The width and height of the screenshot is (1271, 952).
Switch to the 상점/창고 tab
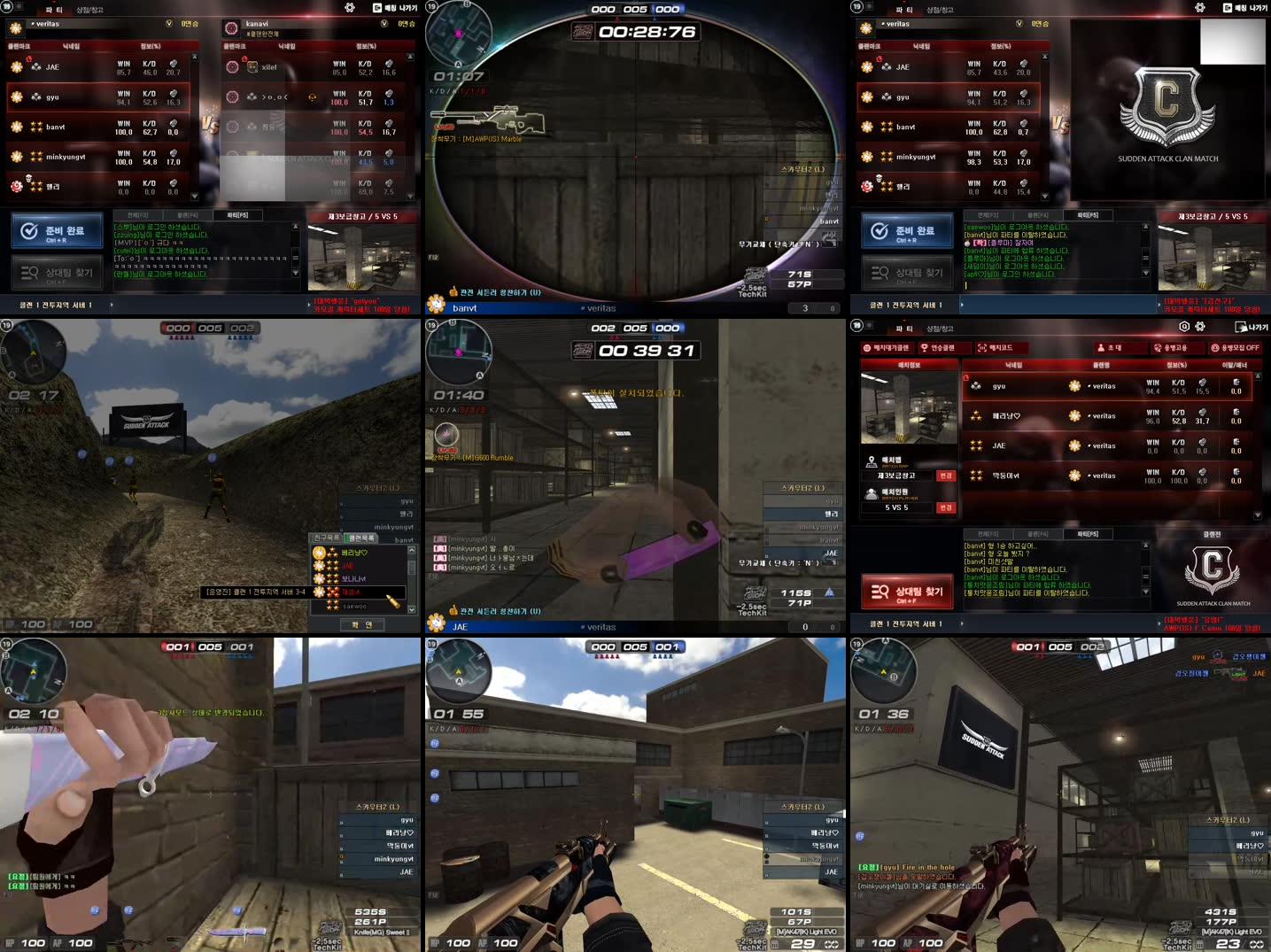[x=89, y=10]
